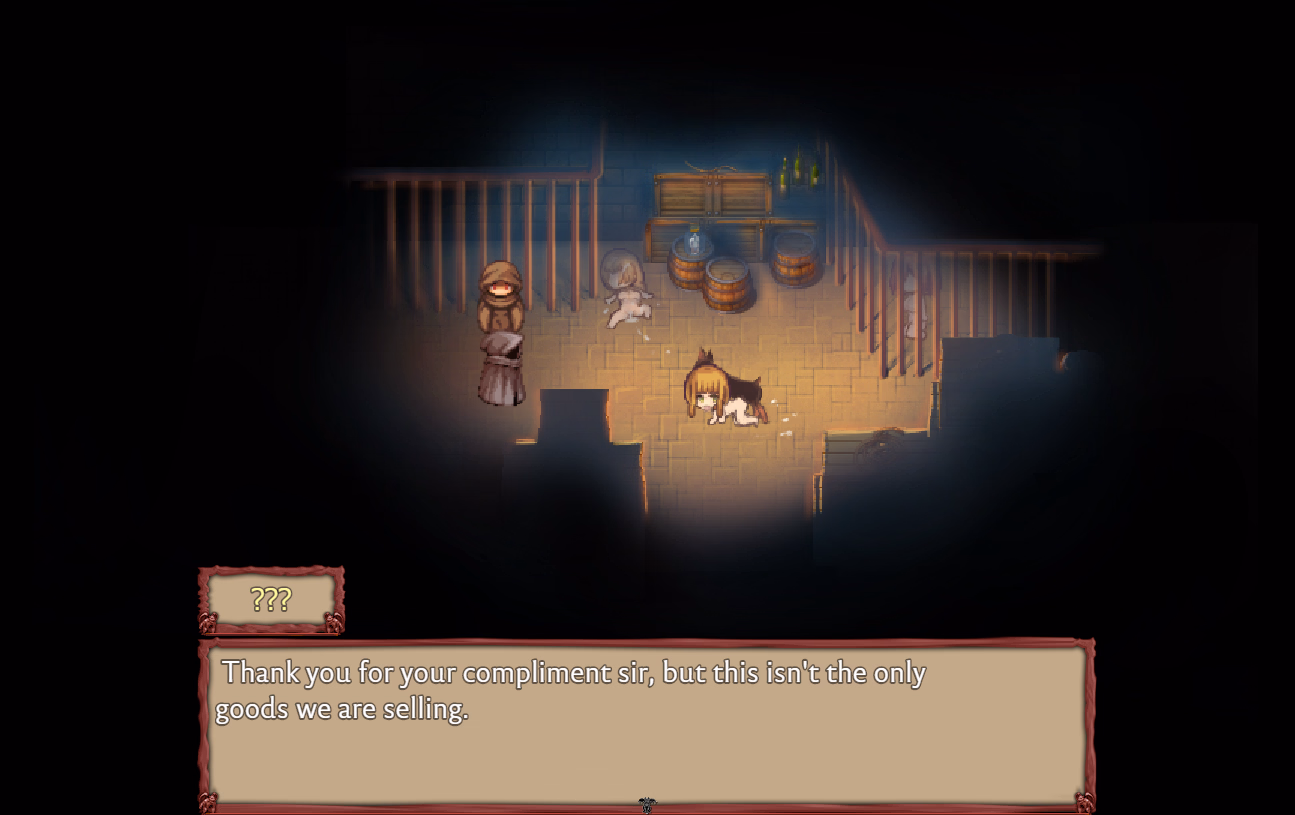Screen dimensions: 1295x815
Task: Select the small bat creature continue indicator
Action: click(648, 803)
